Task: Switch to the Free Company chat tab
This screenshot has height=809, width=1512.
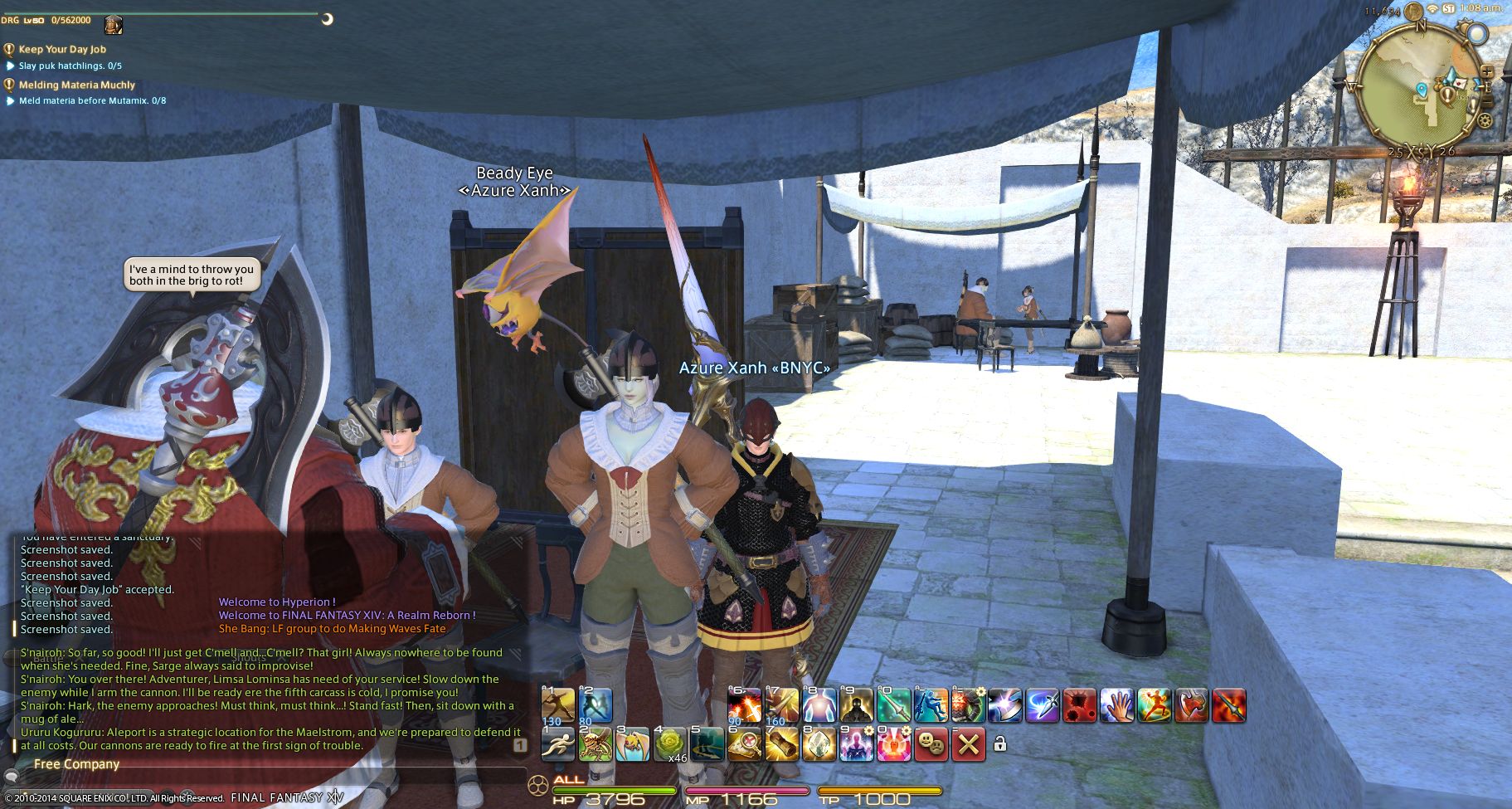Action: tap(76, 764)
